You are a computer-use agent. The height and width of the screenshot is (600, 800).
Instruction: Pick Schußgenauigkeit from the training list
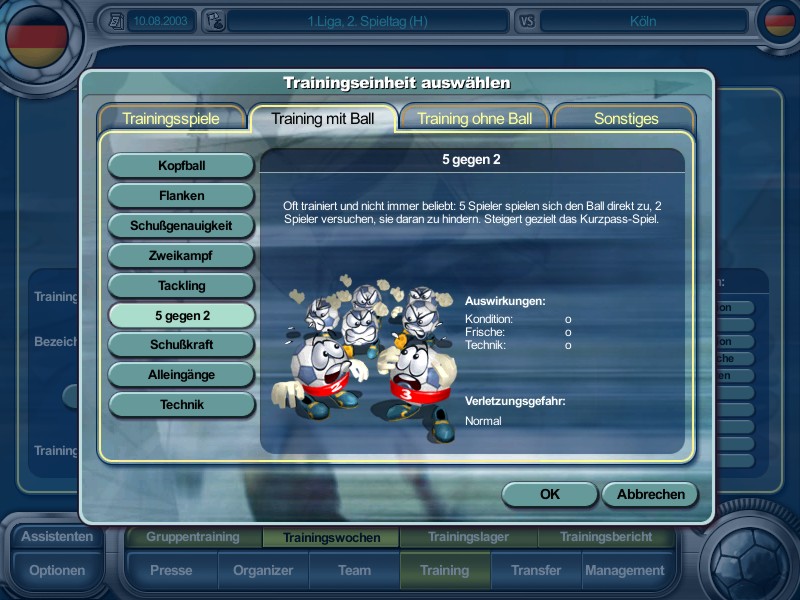pos(181,225)
